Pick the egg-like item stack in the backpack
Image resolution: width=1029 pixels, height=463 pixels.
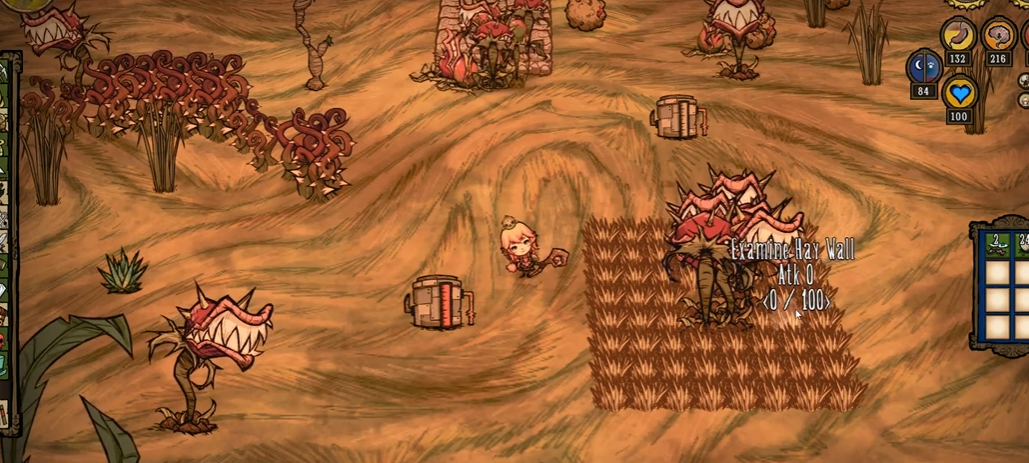[x=1023, y=243]
